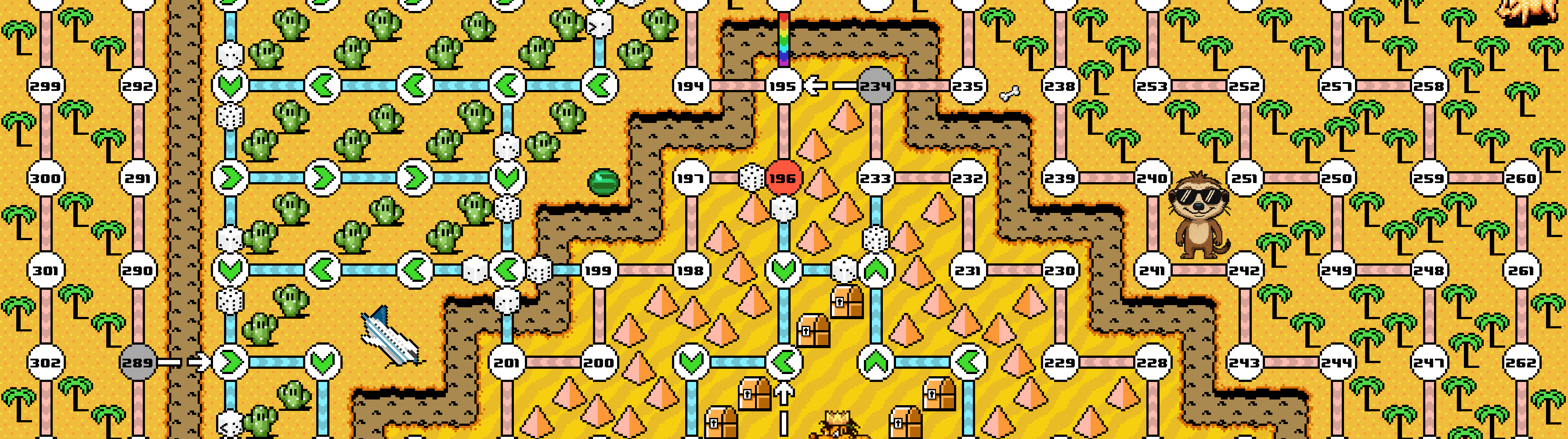Select level node 197

[x=690, y=178]
